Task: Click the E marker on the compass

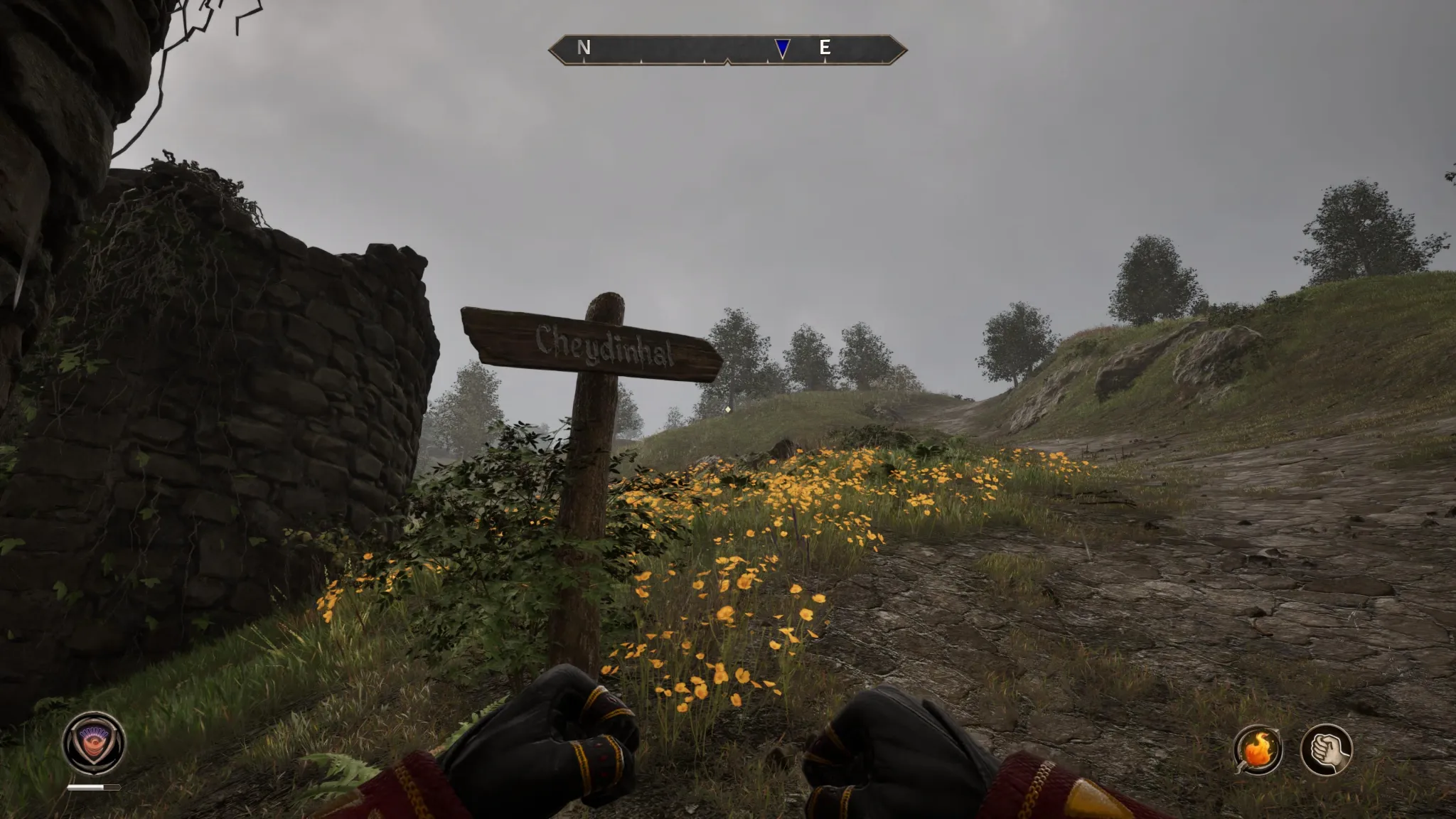Action: (825, 48)
